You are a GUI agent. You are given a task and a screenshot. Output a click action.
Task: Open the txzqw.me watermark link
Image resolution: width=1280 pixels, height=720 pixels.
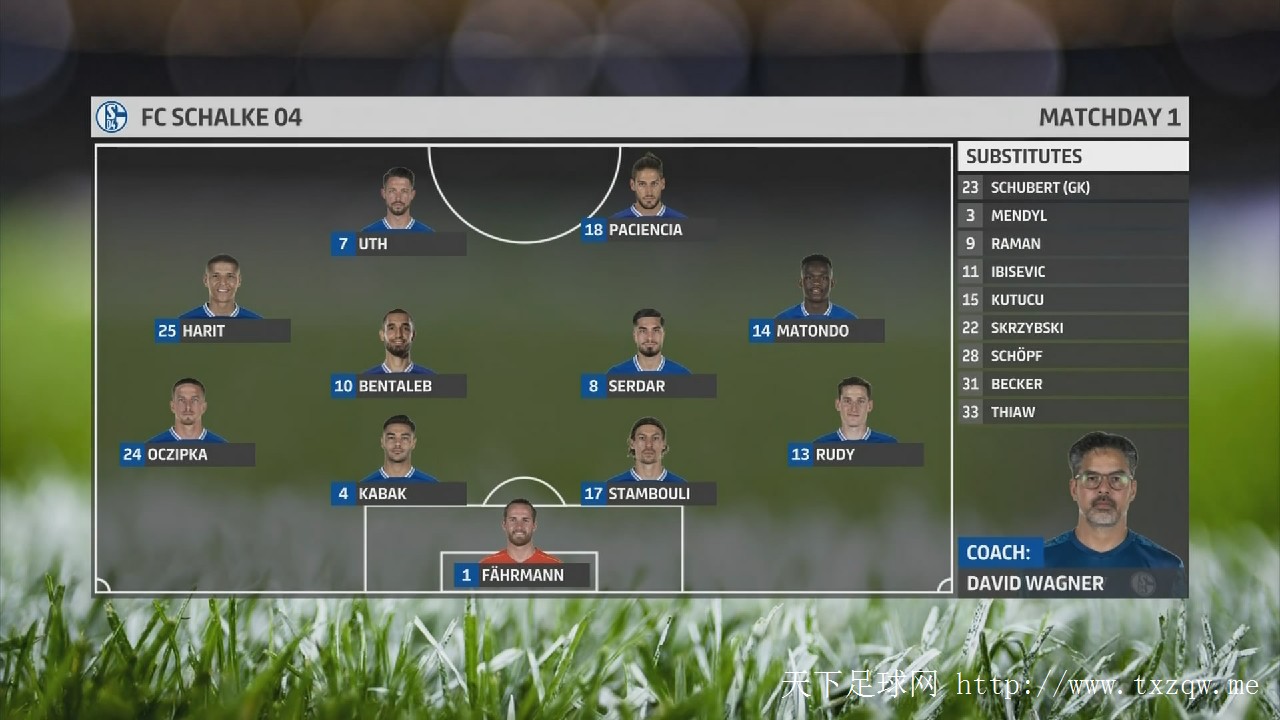tap(1106, 685)
